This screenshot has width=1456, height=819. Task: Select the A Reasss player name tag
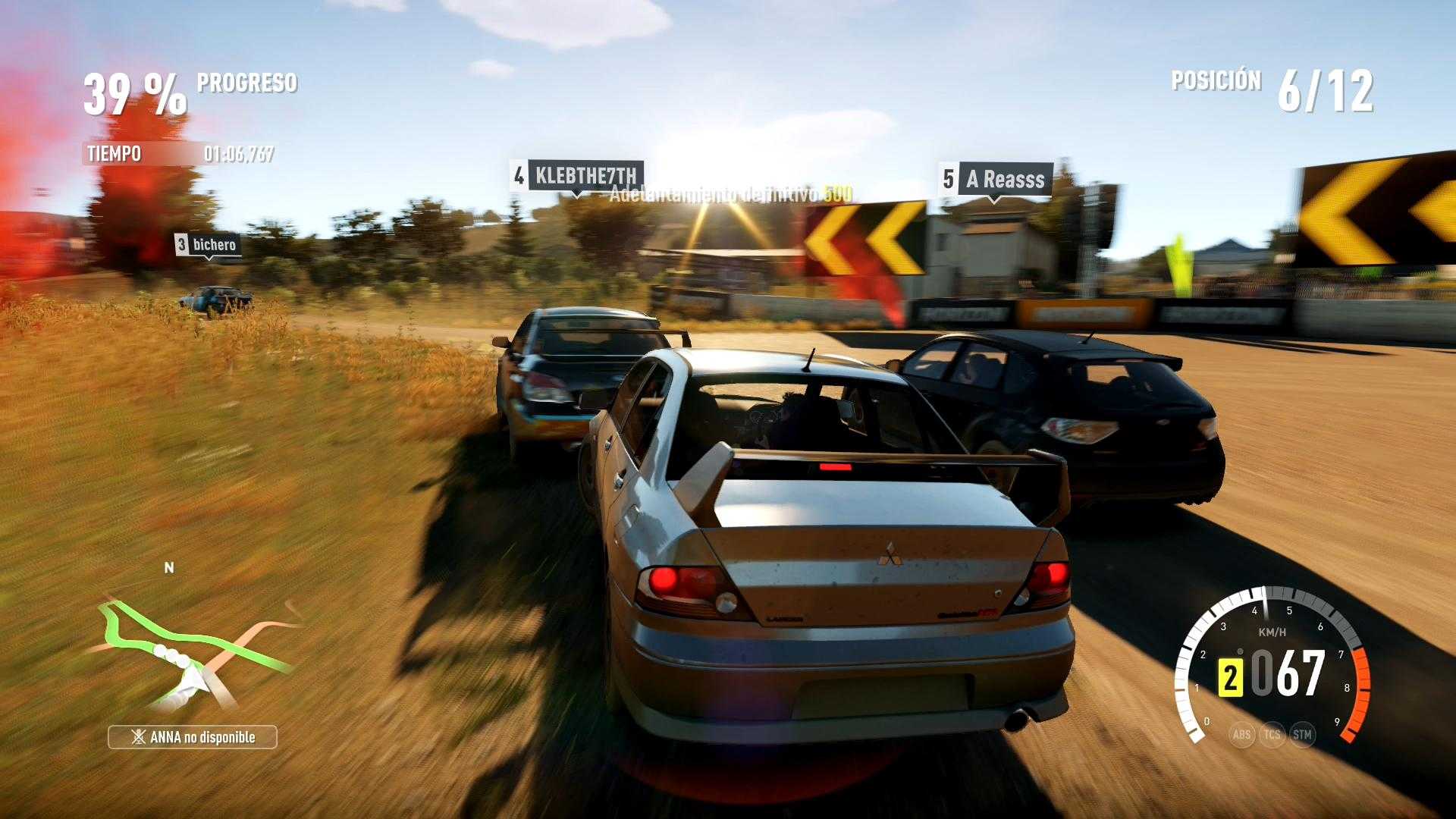[x=996, y=180]
